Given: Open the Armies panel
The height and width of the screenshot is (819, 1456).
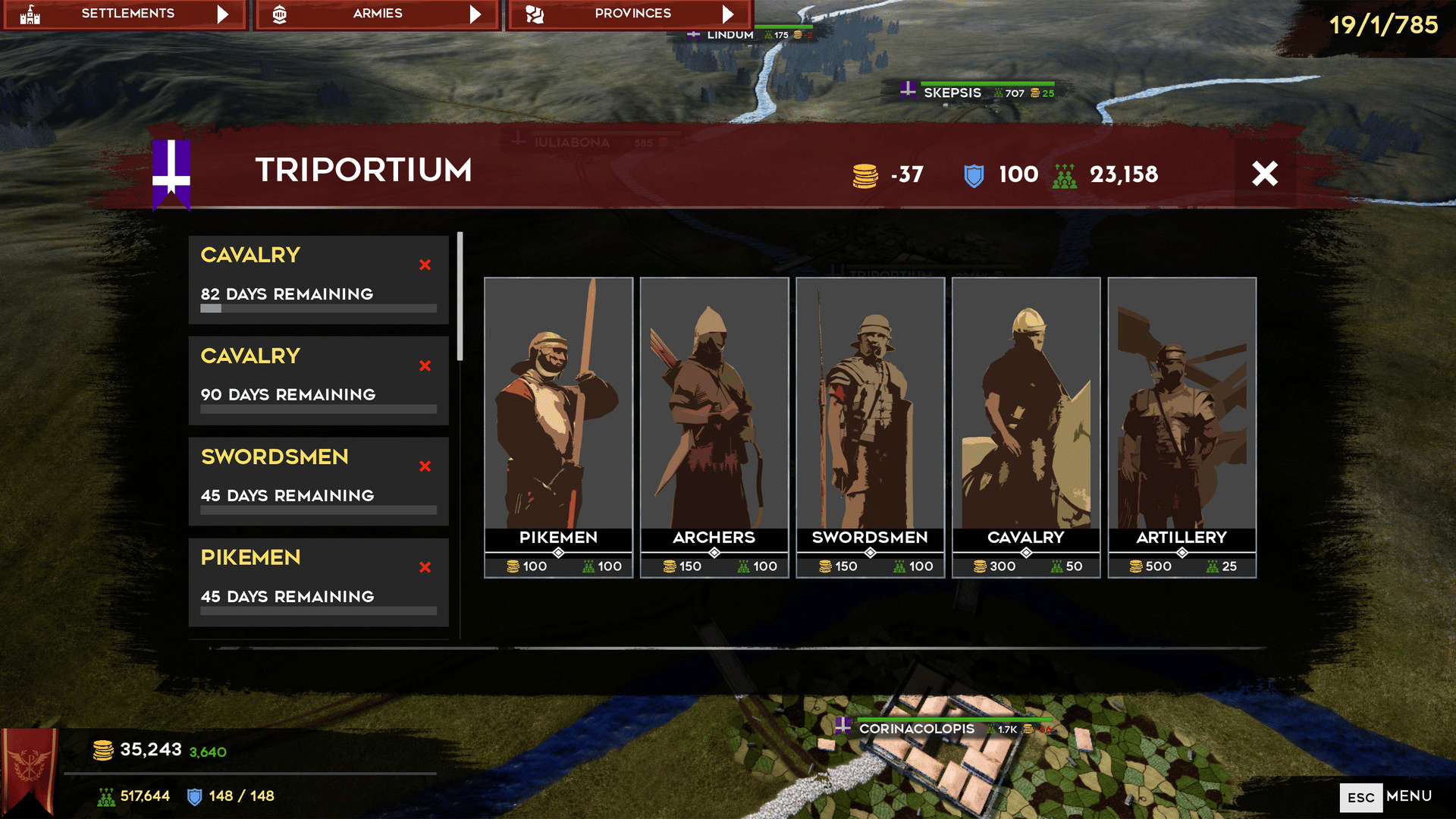Looking at the screenshot, I should coord(377,14).
